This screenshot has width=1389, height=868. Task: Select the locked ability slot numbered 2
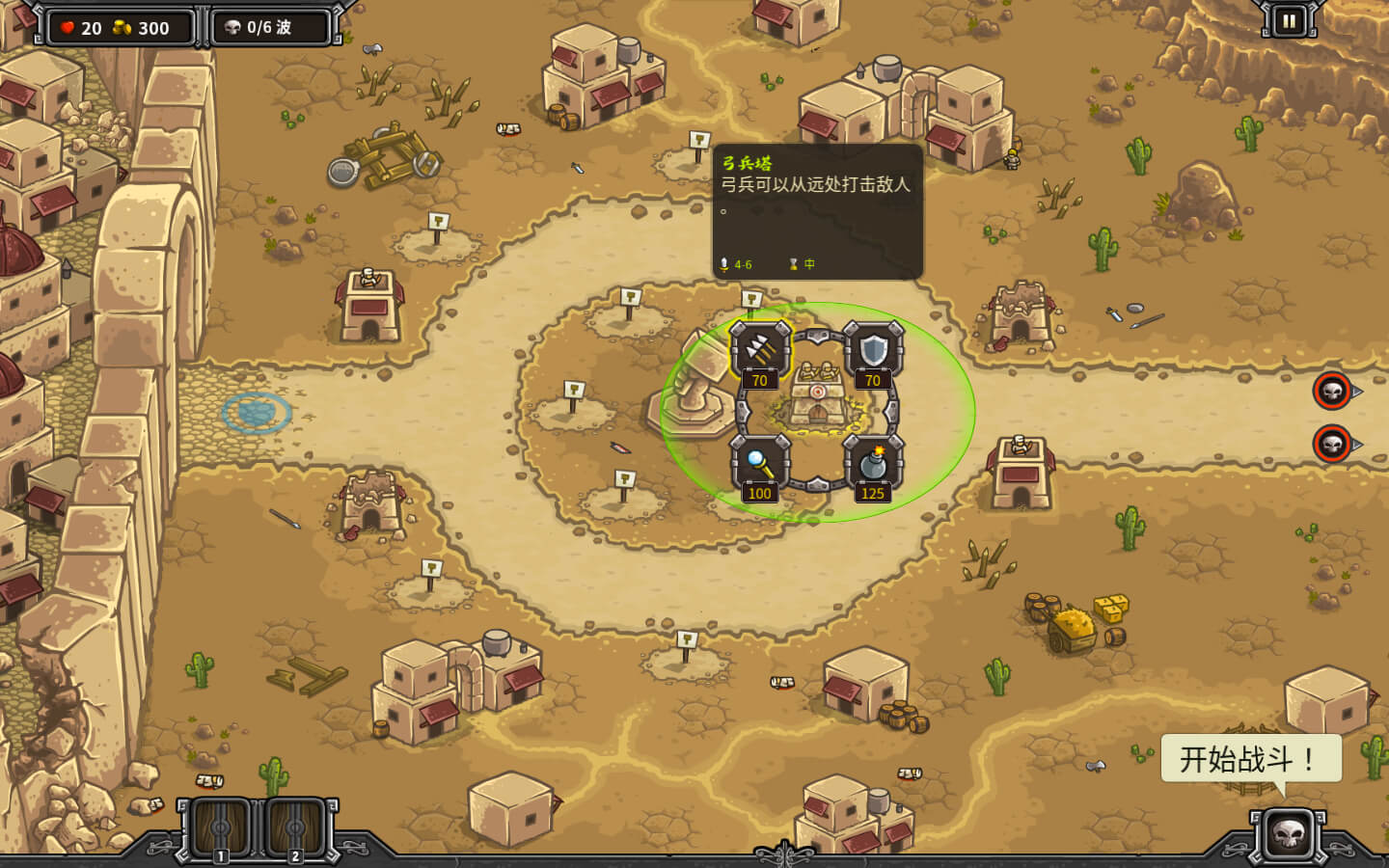point(295,827)
